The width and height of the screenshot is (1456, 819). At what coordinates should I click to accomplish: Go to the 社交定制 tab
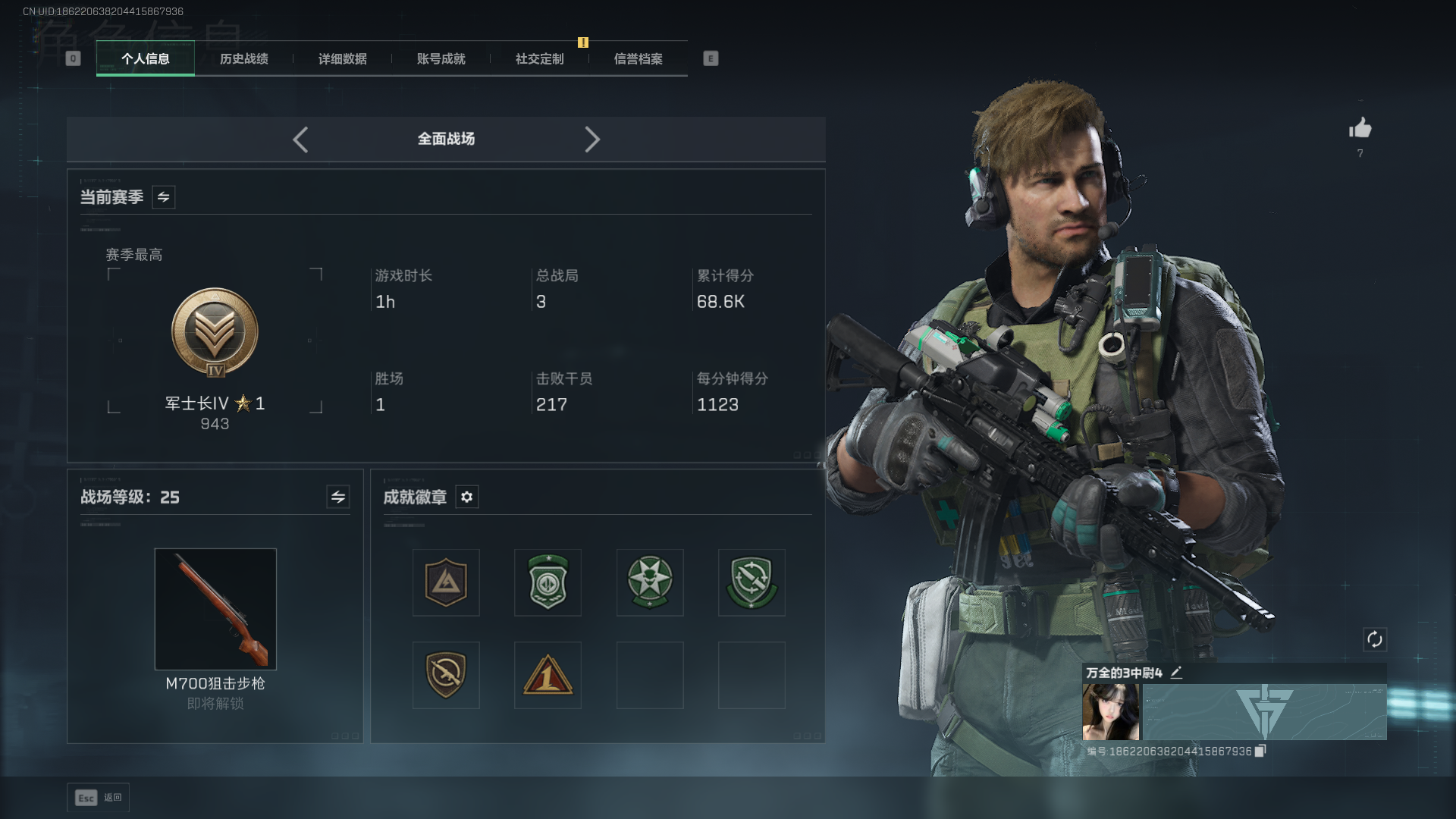(x=539, y=59)
